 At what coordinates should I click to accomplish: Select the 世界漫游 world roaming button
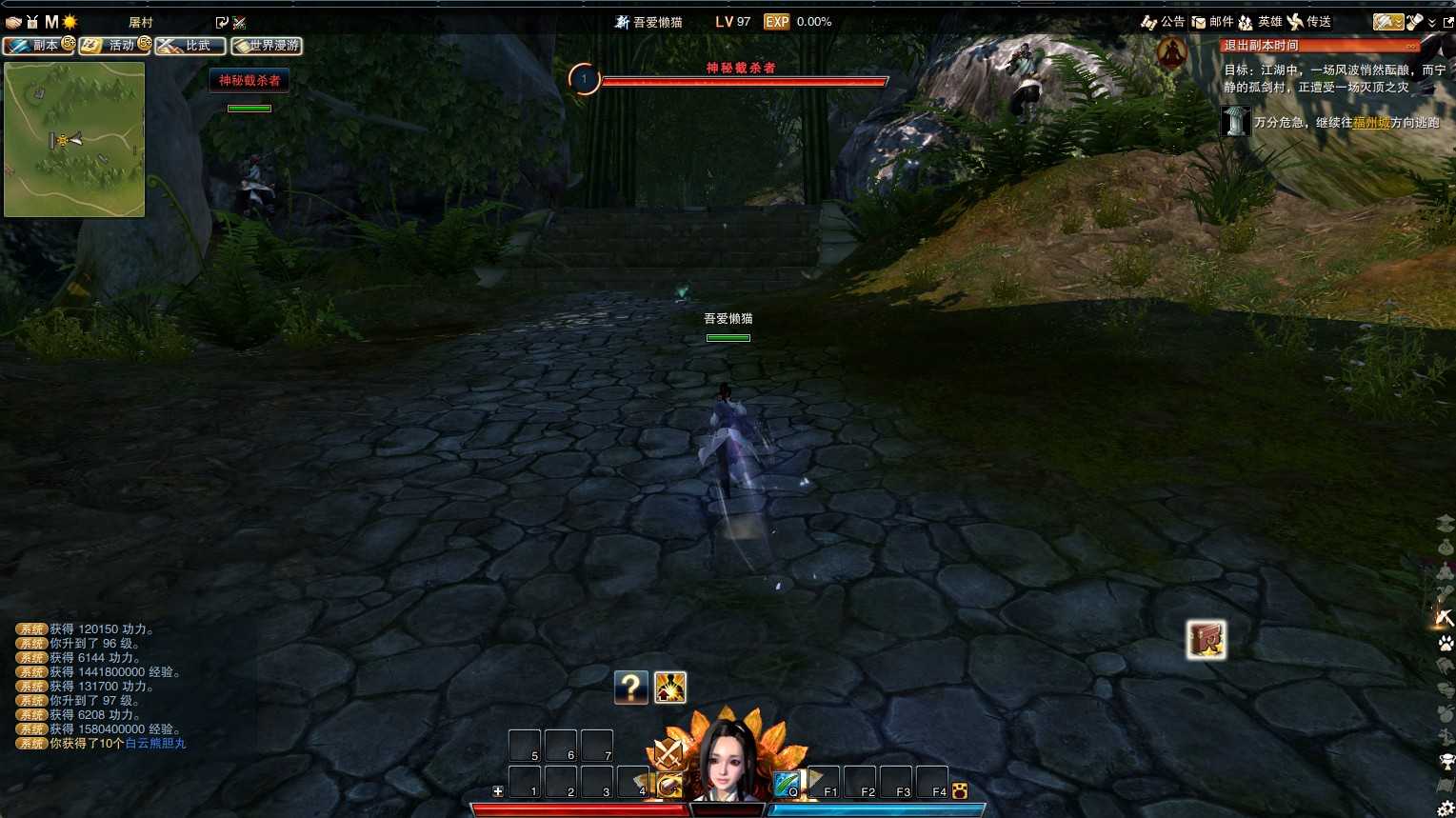pos(267,46)
